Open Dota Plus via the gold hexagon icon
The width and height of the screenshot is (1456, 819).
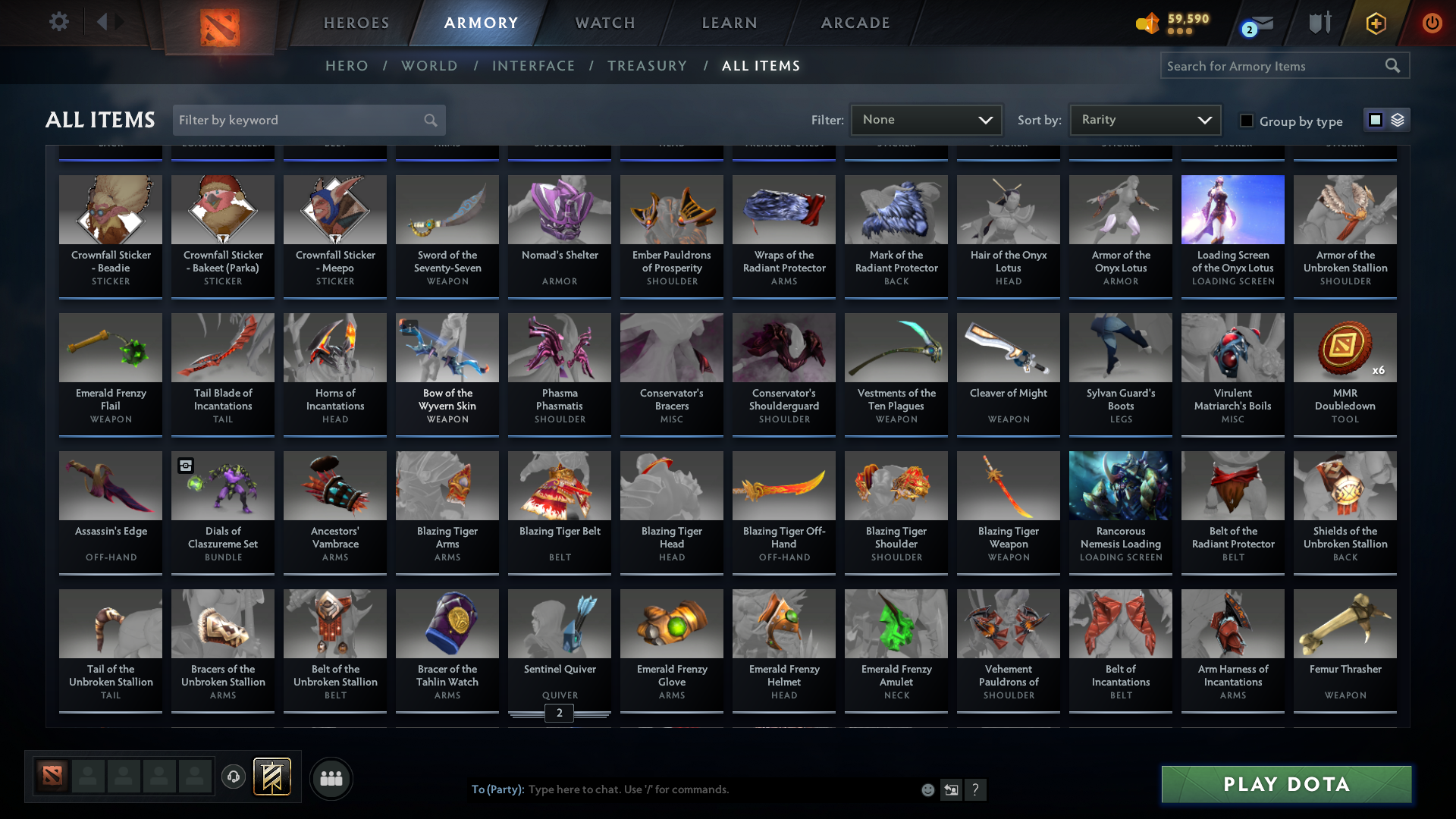1375,23
